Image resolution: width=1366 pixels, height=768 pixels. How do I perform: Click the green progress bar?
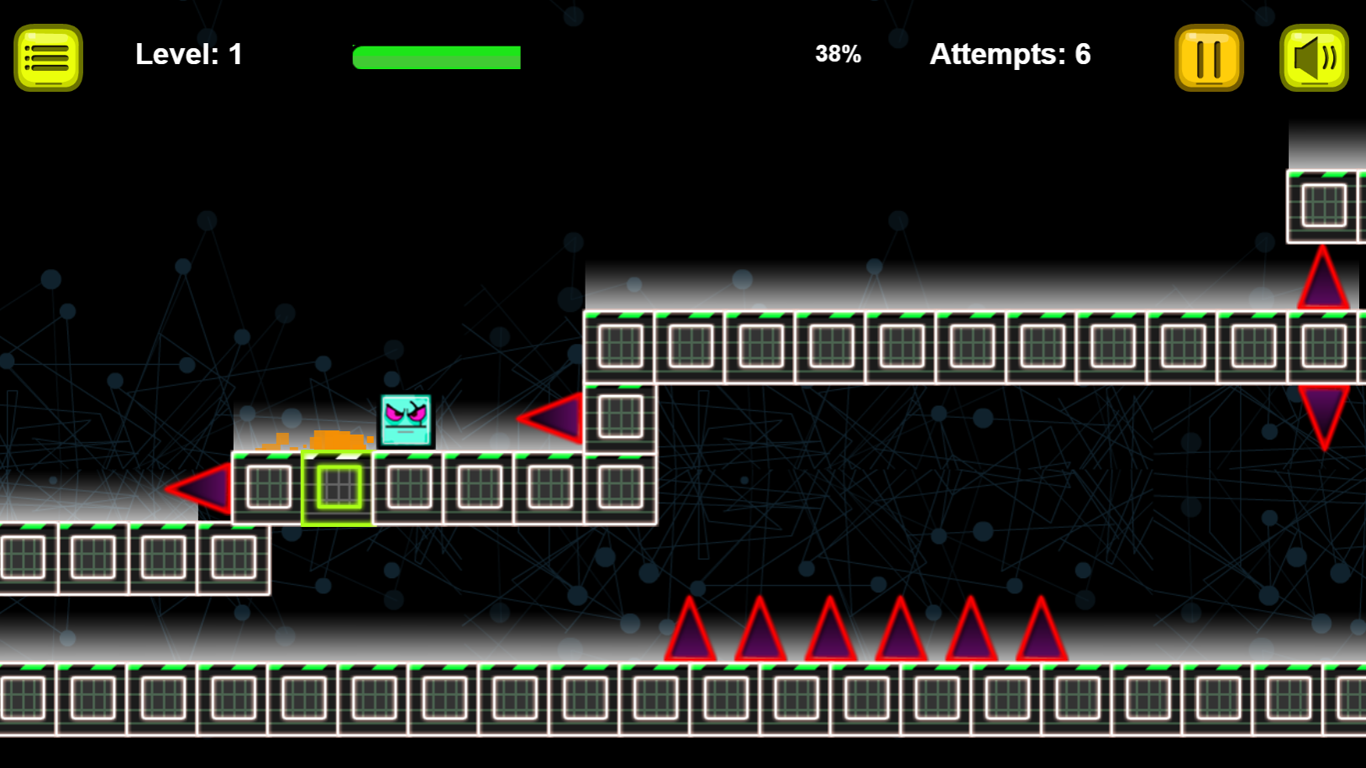pos(435,56)
